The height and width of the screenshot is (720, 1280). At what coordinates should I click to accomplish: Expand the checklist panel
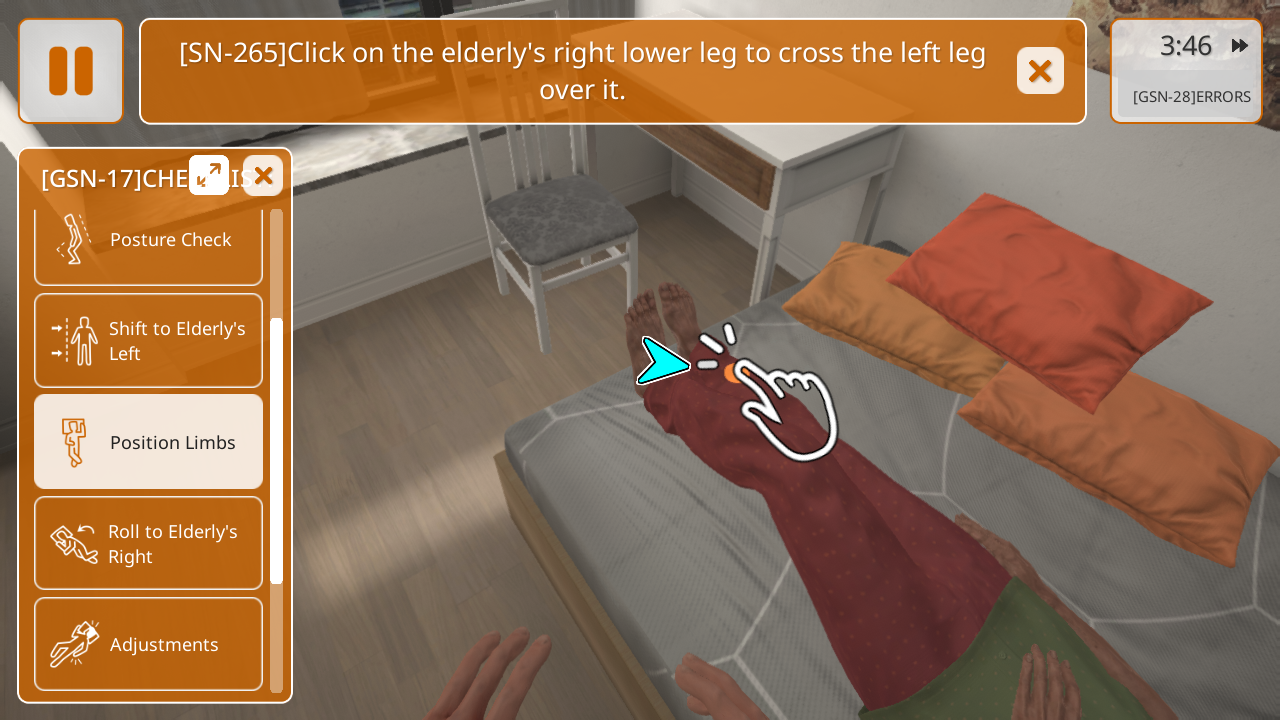[209, 175]
